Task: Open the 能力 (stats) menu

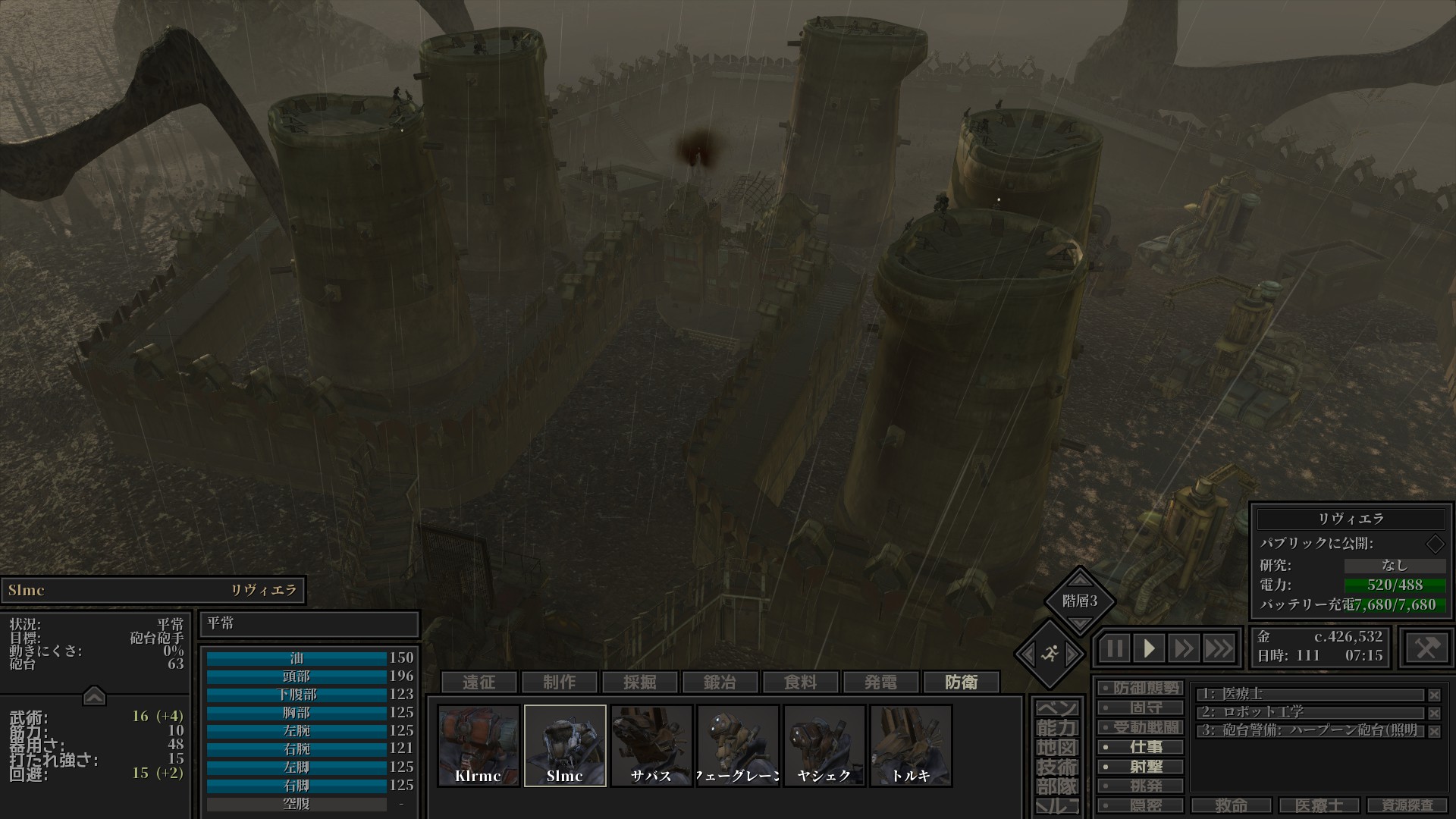Action: point(1057,728)
